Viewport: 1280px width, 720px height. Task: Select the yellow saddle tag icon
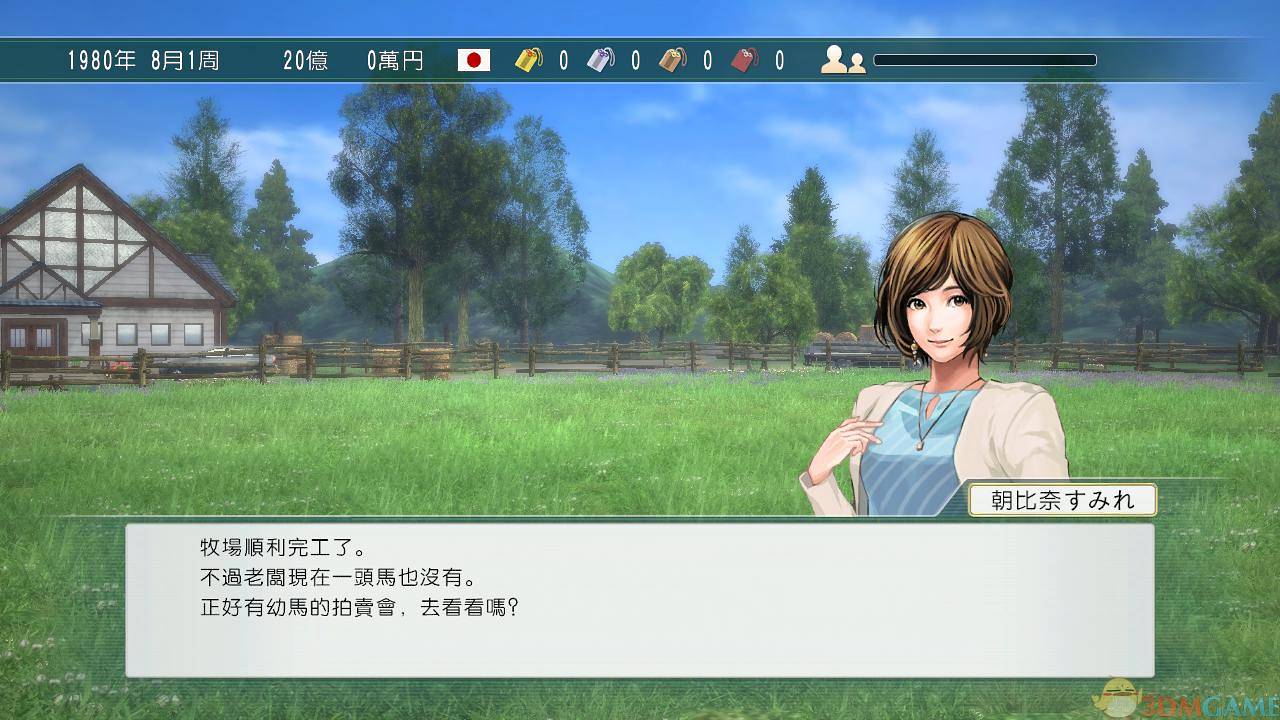pyautogui.click(x=527, y=60)
